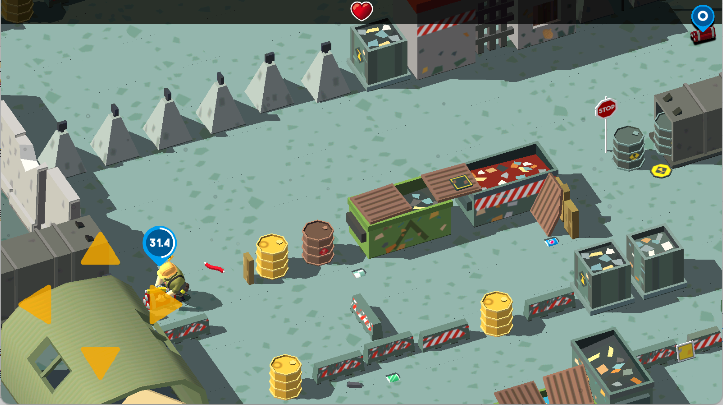The height and width of the screenshot is (405, 723).
Task: Tap the orange down arrow control
Action: (100, 360)
